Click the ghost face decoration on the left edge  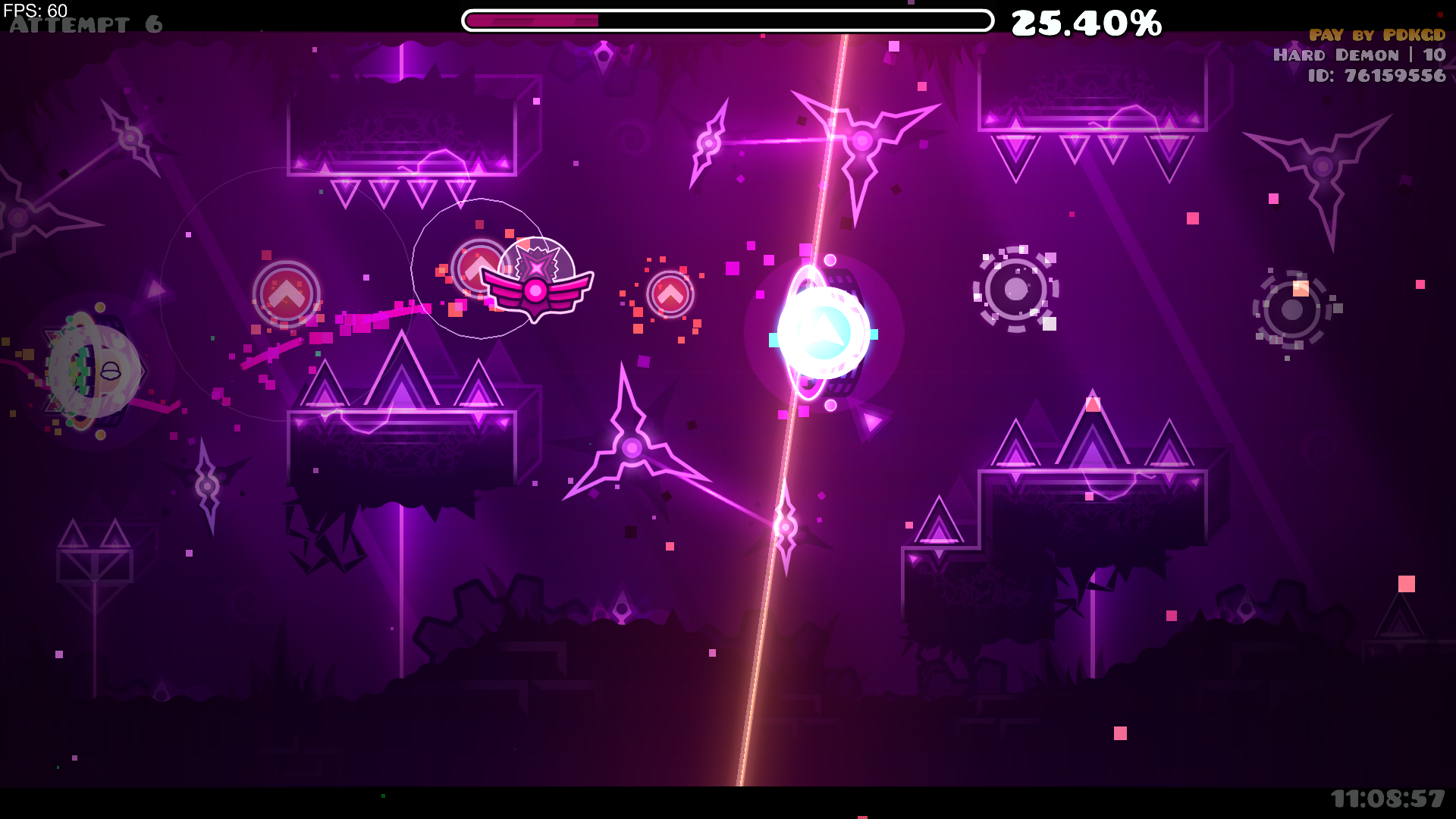93,372
